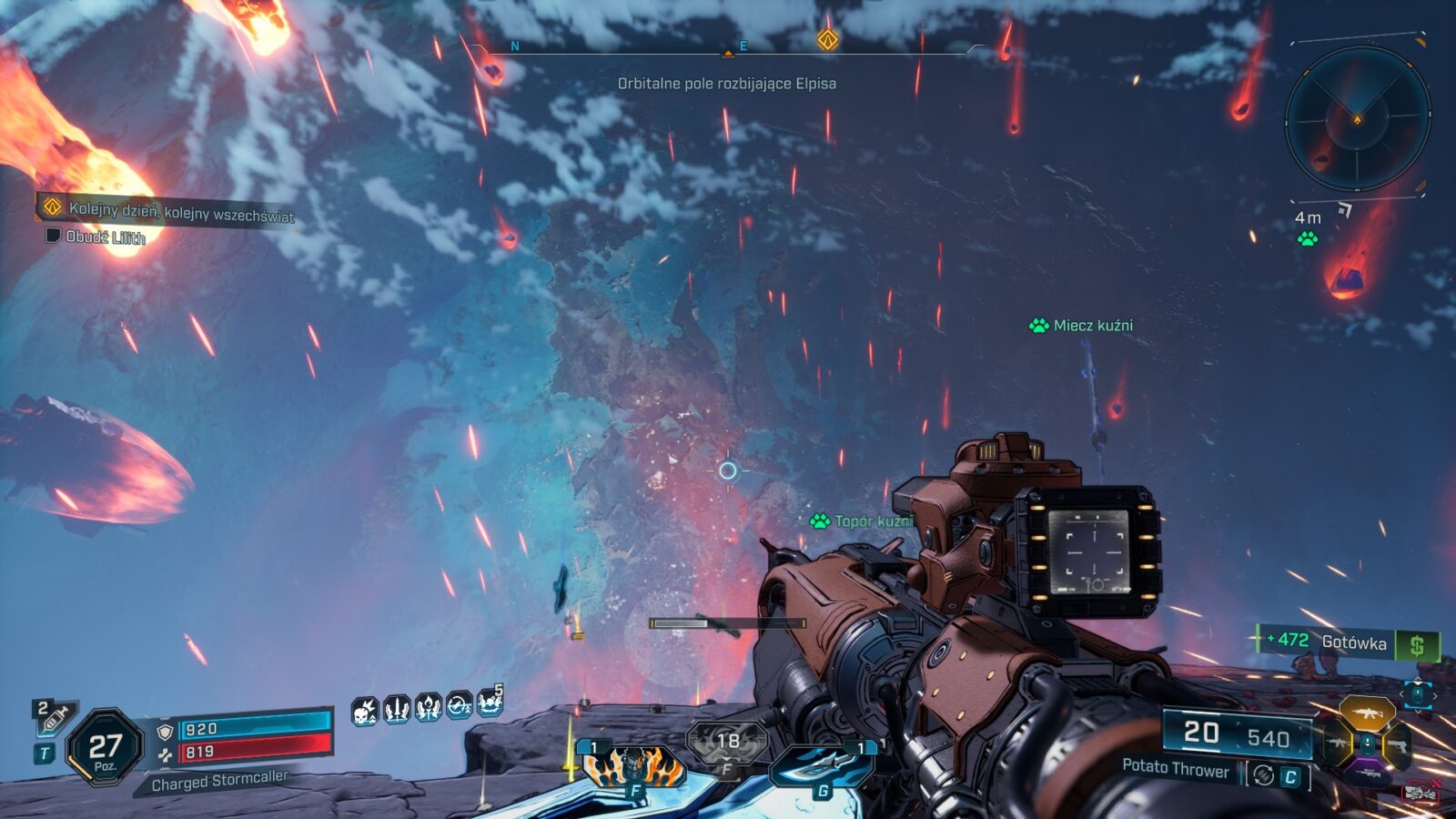The height and width of the screenshot is (819, 1456).
Task: Switch to the pistol weapon slot
Action: tap(1396, 746)
